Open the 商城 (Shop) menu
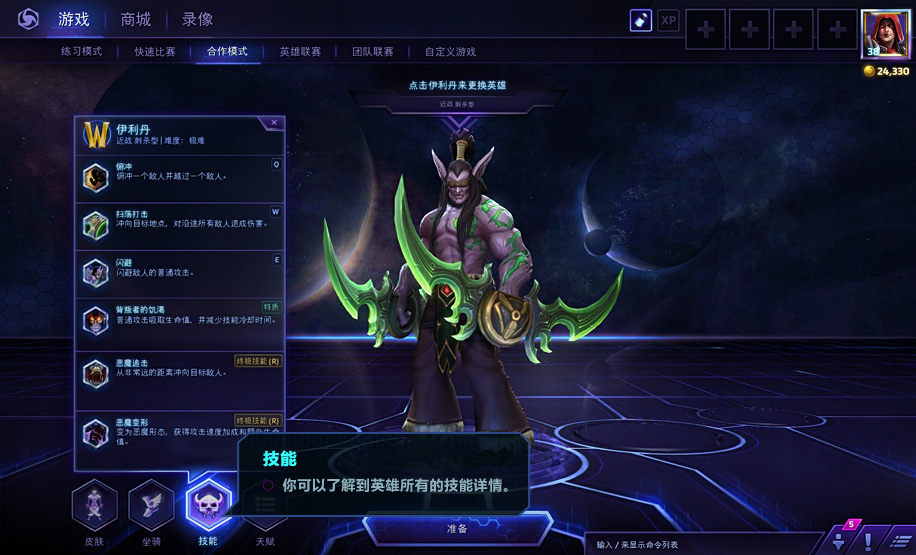Viewport: 916px width, 555px height. pos(135,19)
